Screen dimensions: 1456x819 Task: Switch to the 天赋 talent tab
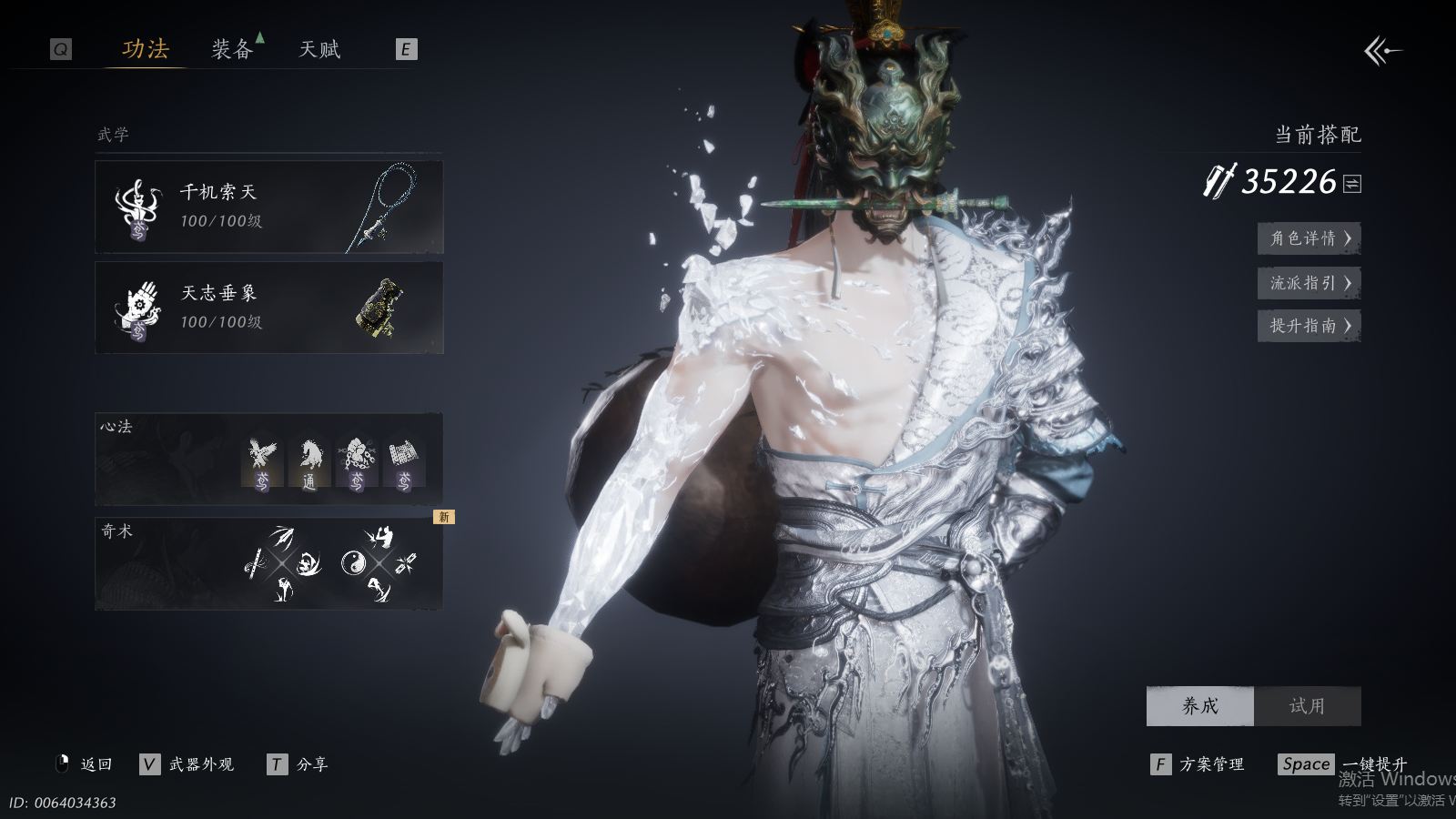(x=319, y=49)
